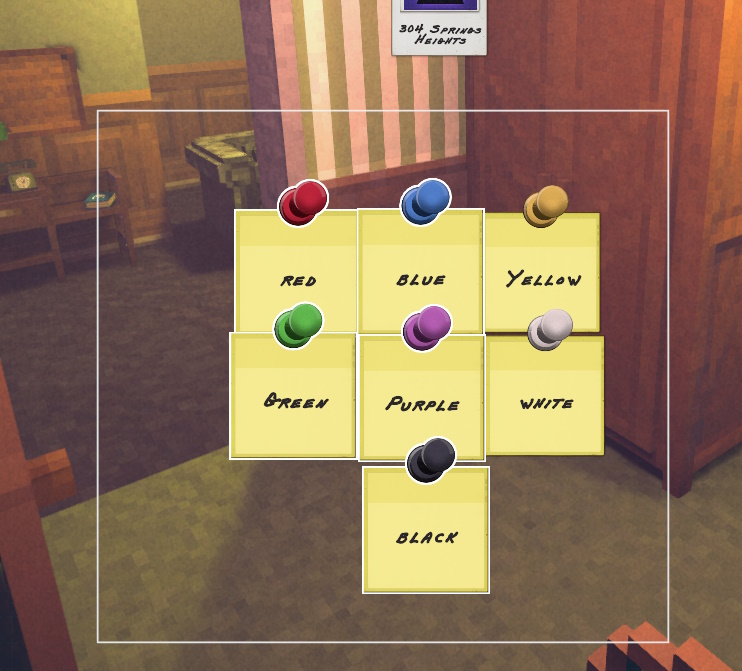Select the blue pin color note
The image size is (742, 671).
point(421,272)
